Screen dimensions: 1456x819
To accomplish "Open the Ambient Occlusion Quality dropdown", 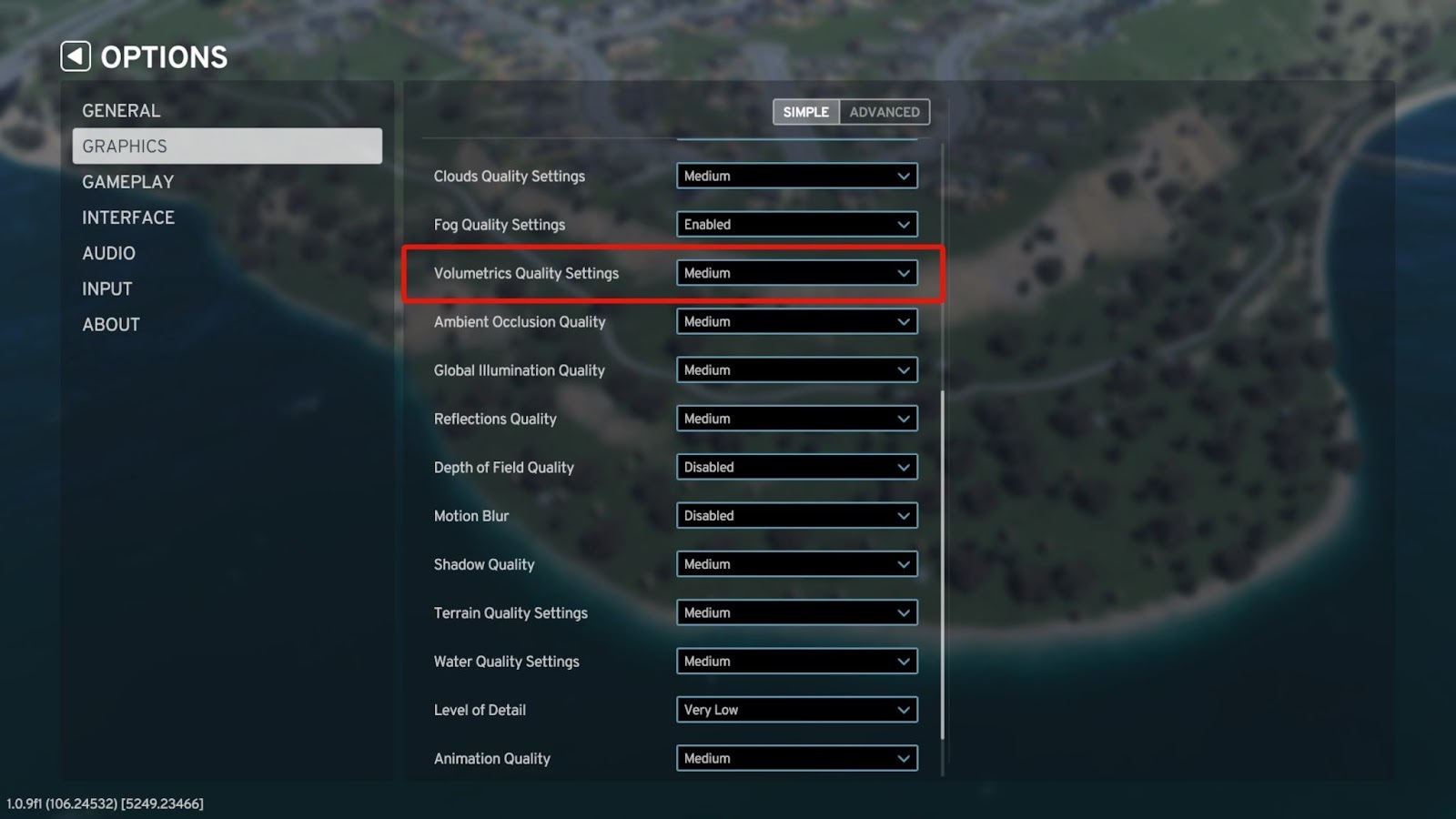I will (796, 321).
